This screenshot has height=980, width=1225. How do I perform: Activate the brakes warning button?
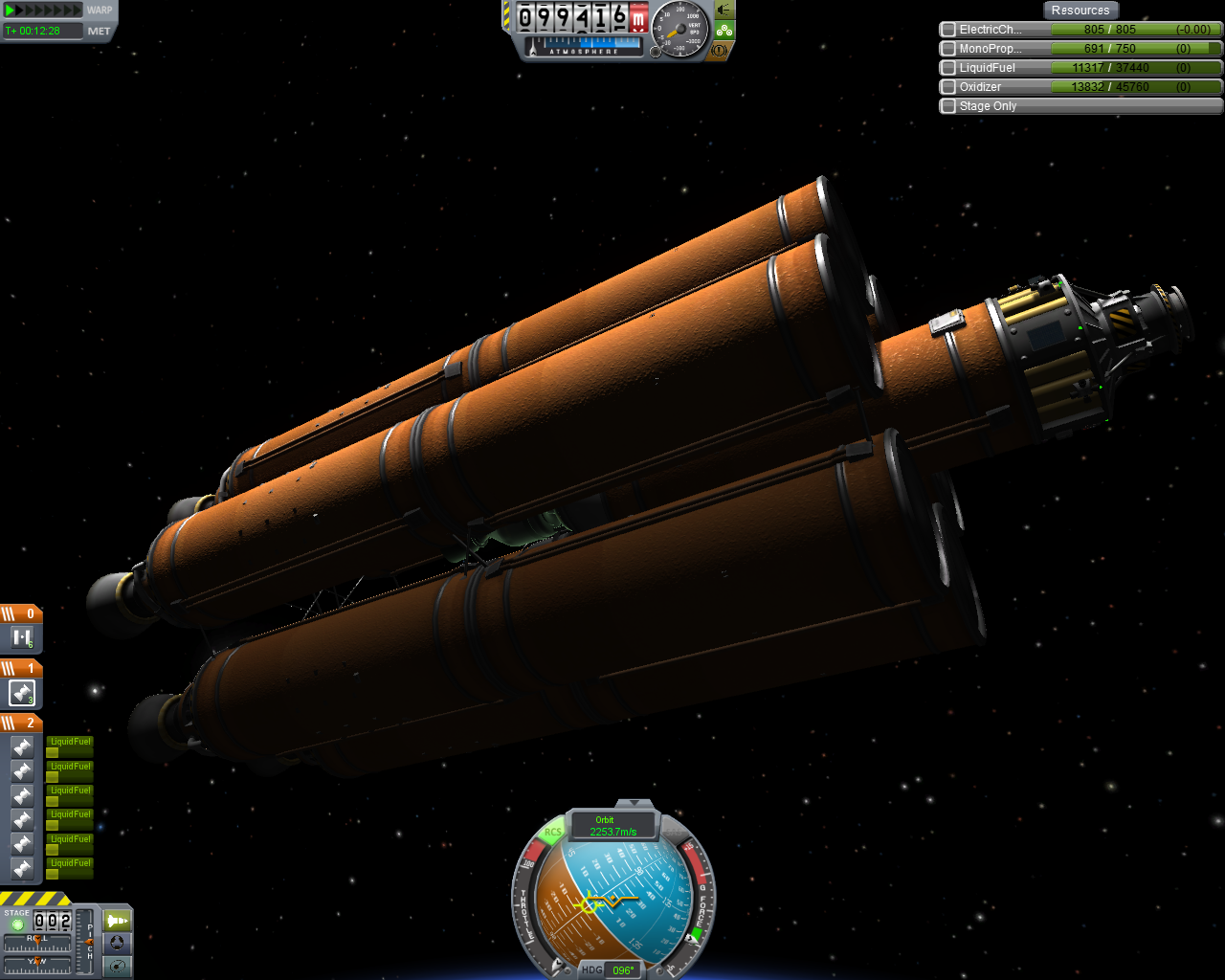[720, 50]
